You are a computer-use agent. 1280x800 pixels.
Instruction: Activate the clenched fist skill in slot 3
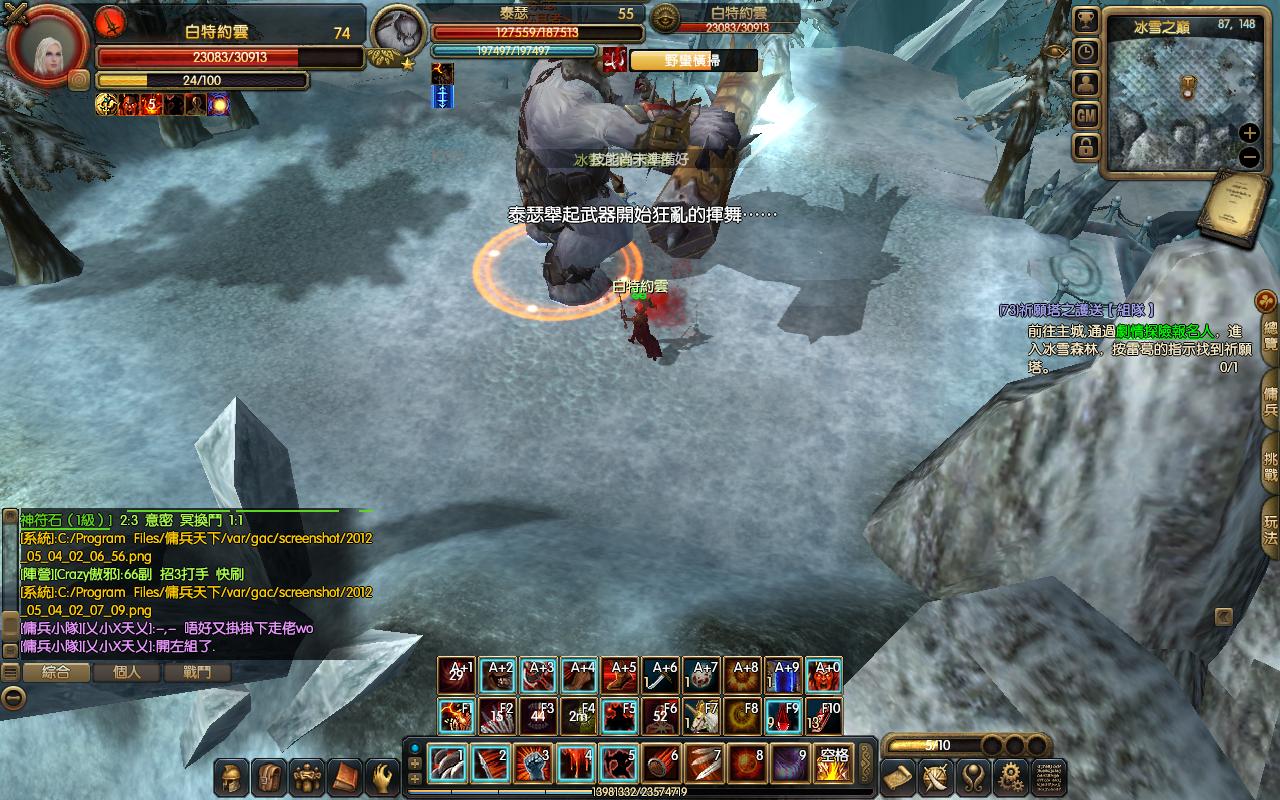[x=533, y=764]
